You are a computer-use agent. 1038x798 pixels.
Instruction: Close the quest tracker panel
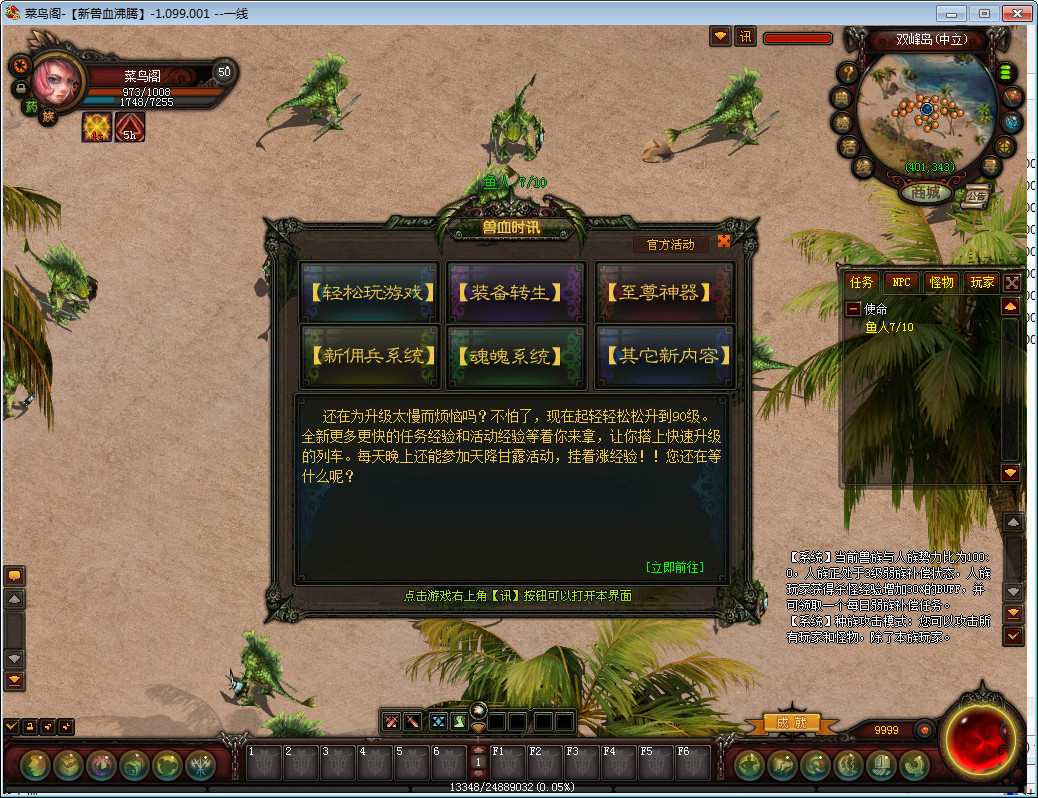tap(1012, 283)
